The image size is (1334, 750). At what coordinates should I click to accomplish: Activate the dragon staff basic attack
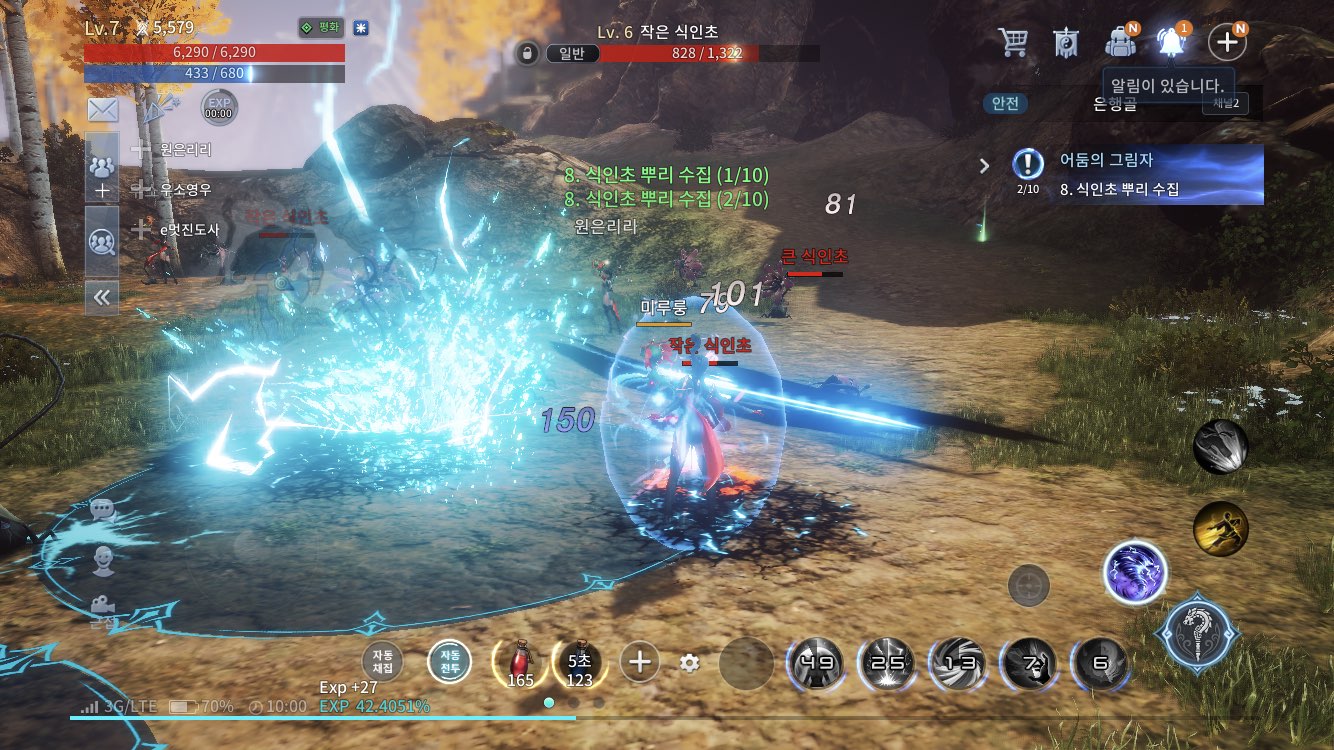click(x=1198, y=633)
